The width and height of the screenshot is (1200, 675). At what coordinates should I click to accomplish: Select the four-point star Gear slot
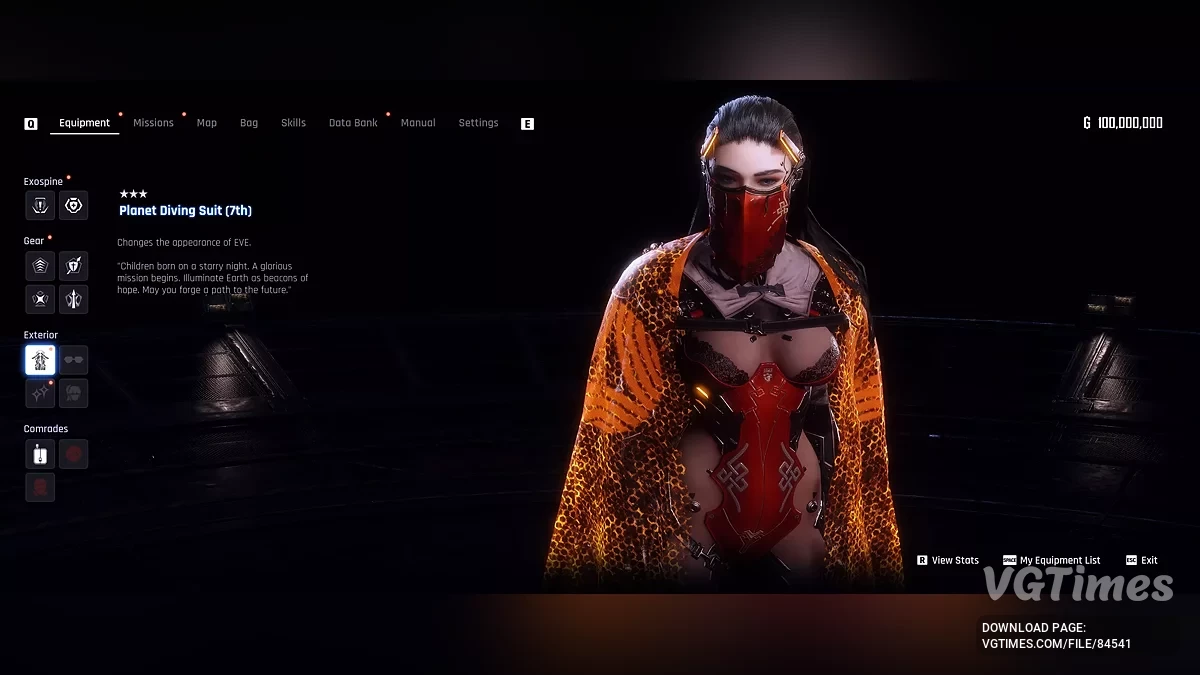coord(40,299)
